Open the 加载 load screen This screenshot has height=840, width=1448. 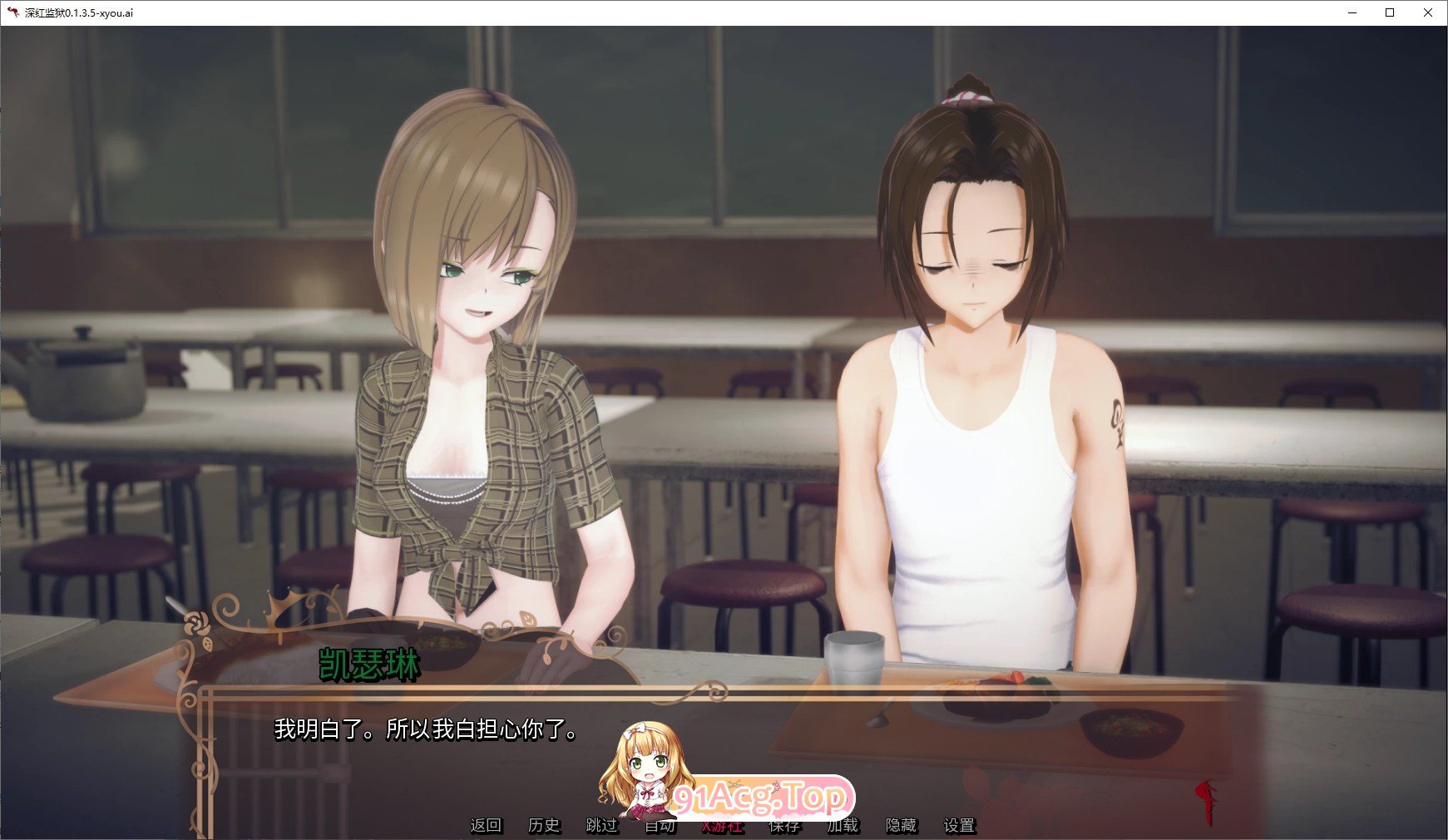(843, 826)
